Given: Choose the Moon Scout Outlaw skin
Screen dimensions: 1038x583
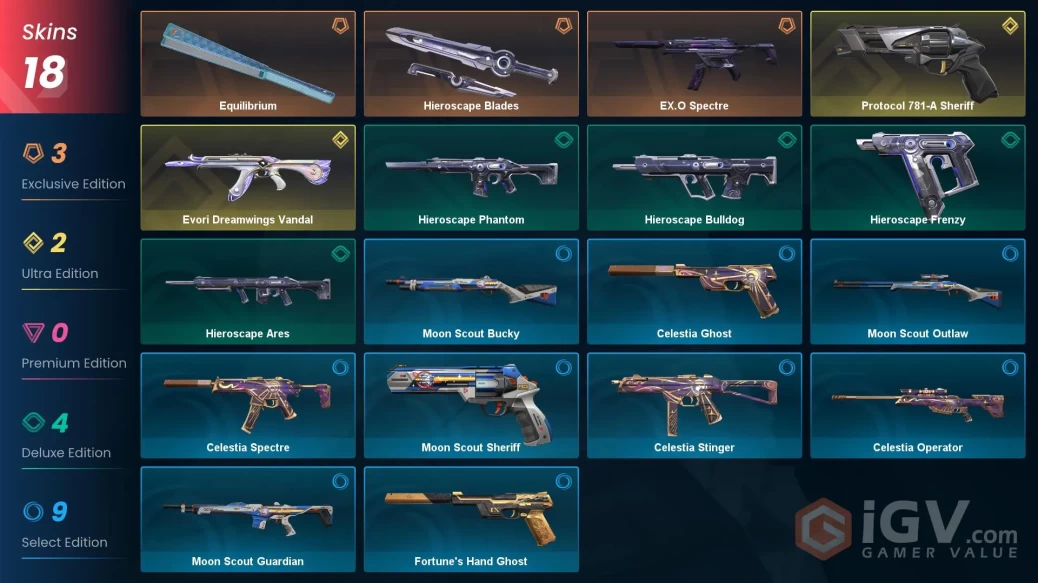Looking at the screenshot, I should click(917, 292).
